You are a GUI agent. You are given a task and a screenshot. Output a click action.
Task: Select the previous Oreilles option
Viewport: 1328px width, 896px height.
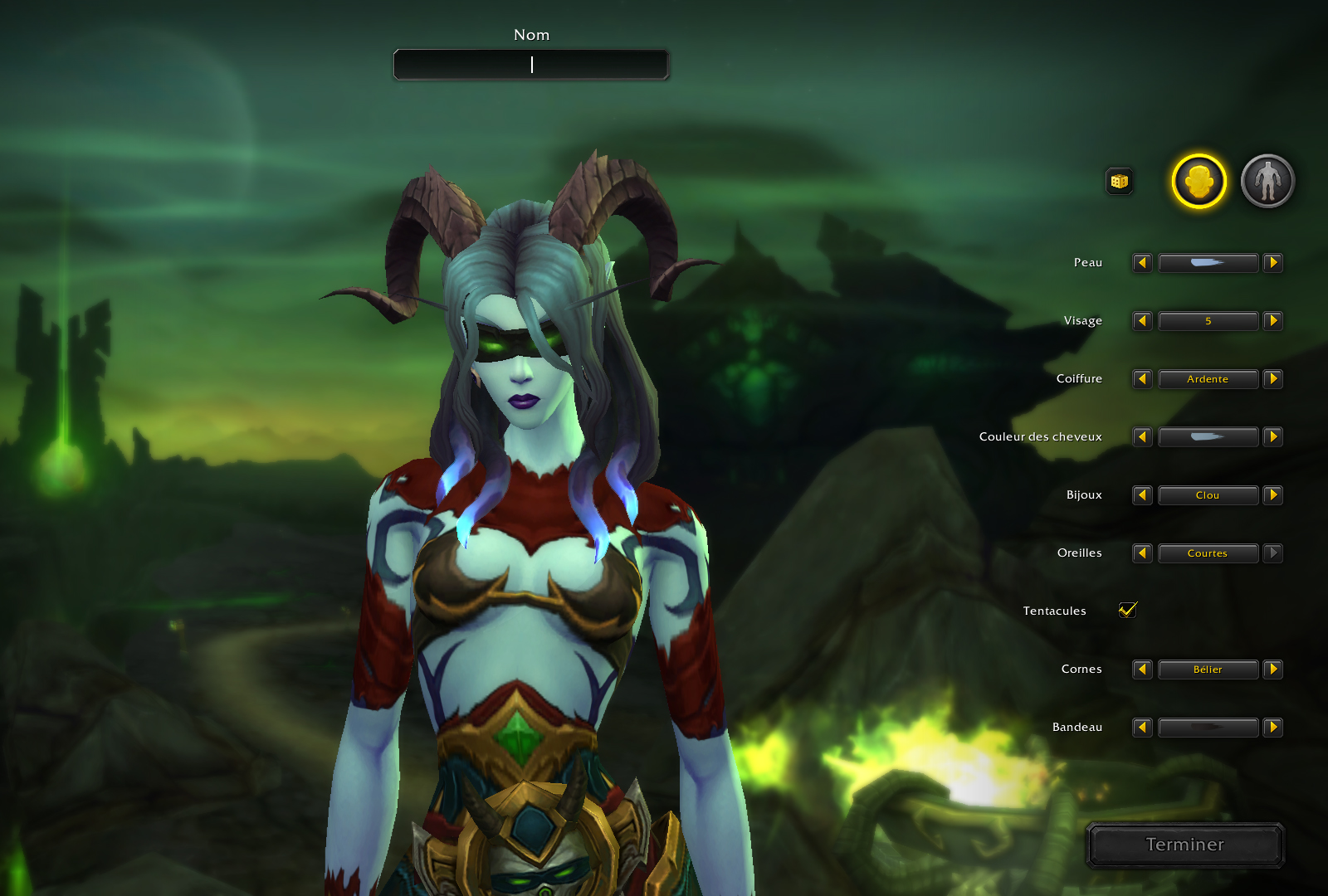point(1142,553)
